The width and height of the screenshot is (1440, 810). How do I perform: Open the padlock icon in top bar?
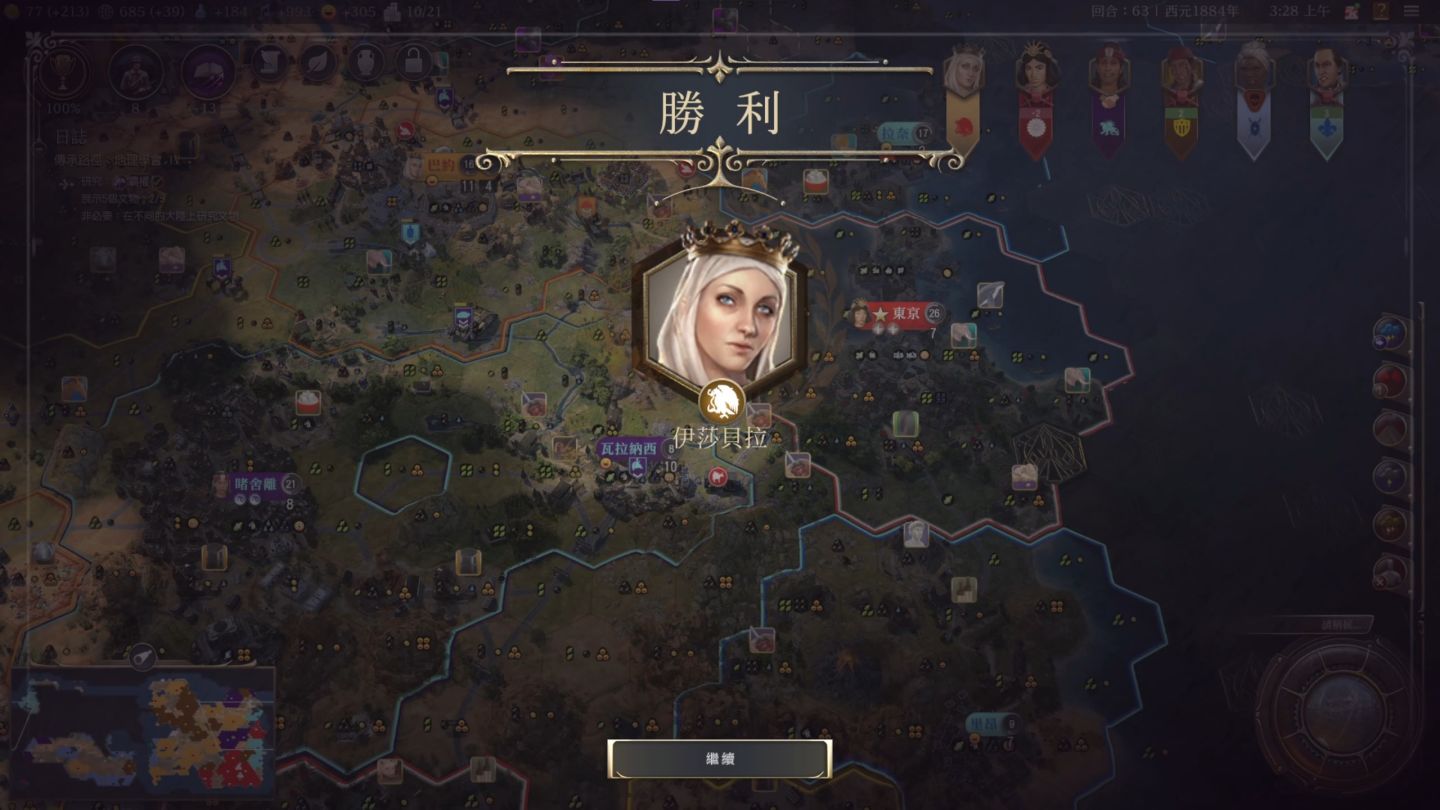(413, 64)
